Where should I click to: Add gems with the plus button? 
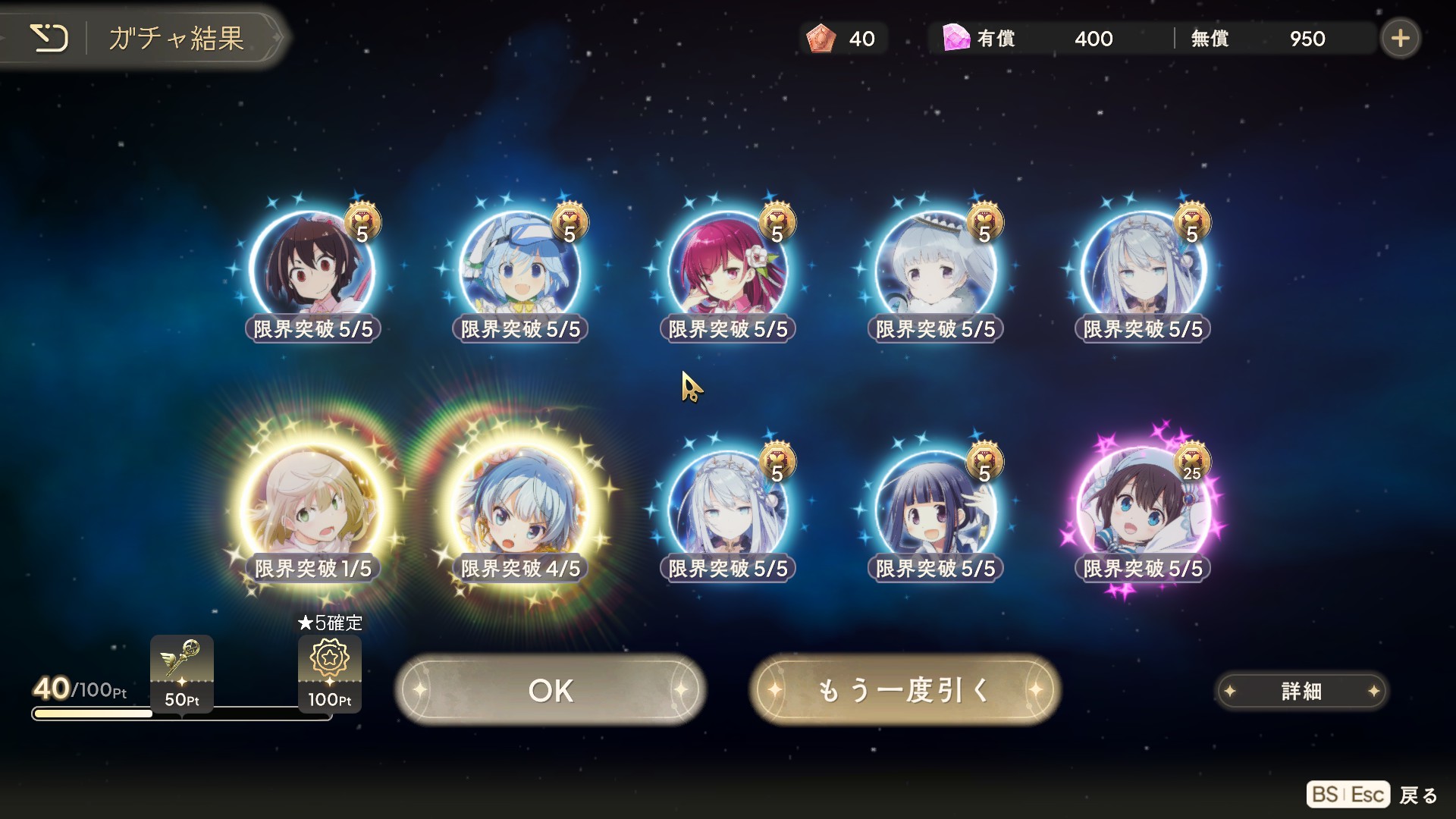click(x=1400, y=38)
